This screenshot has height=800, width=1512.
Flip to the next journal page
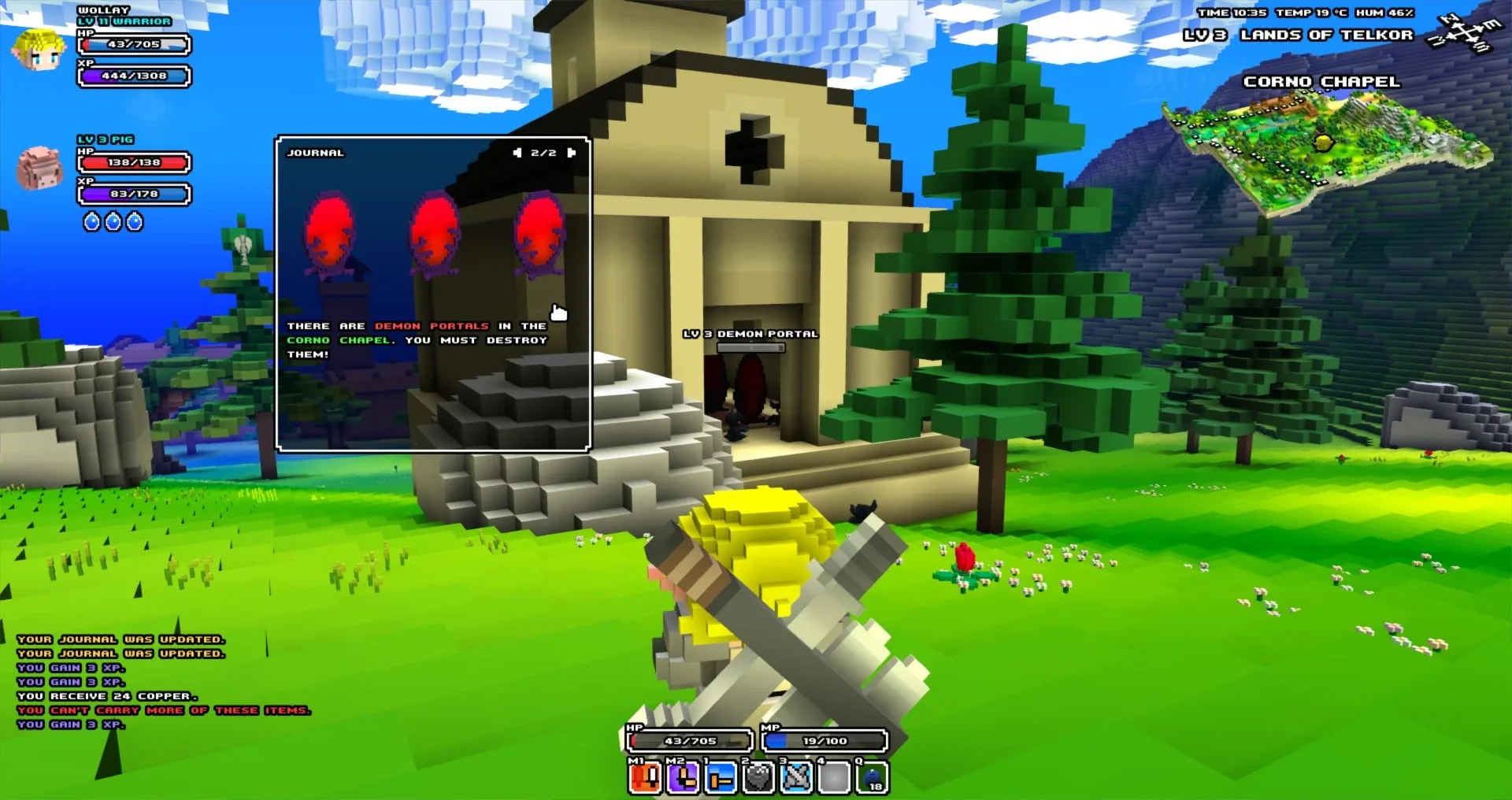point(573,152)
